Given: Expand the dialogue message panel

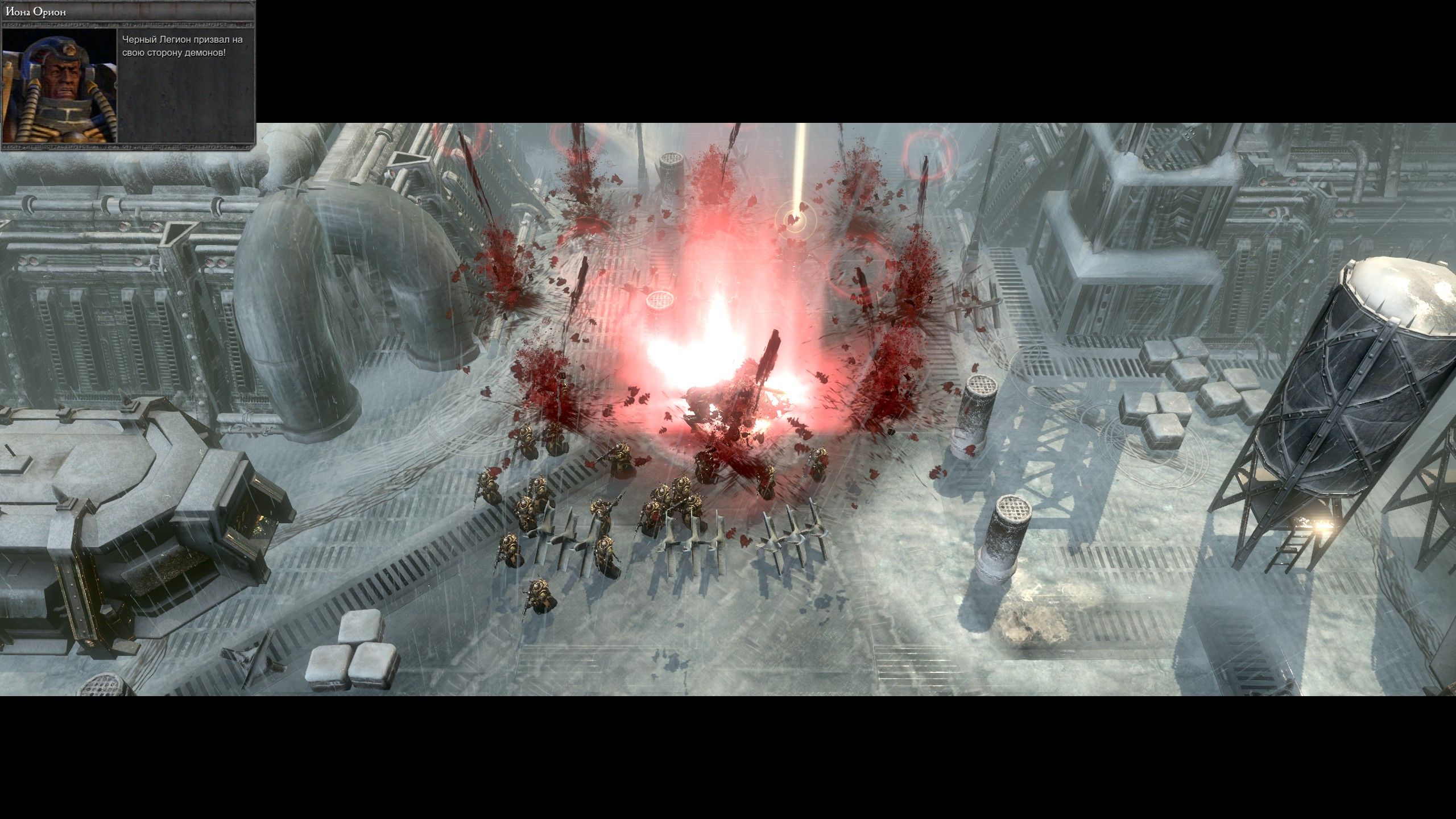Looking at the screenshot, I should (188, 85).
